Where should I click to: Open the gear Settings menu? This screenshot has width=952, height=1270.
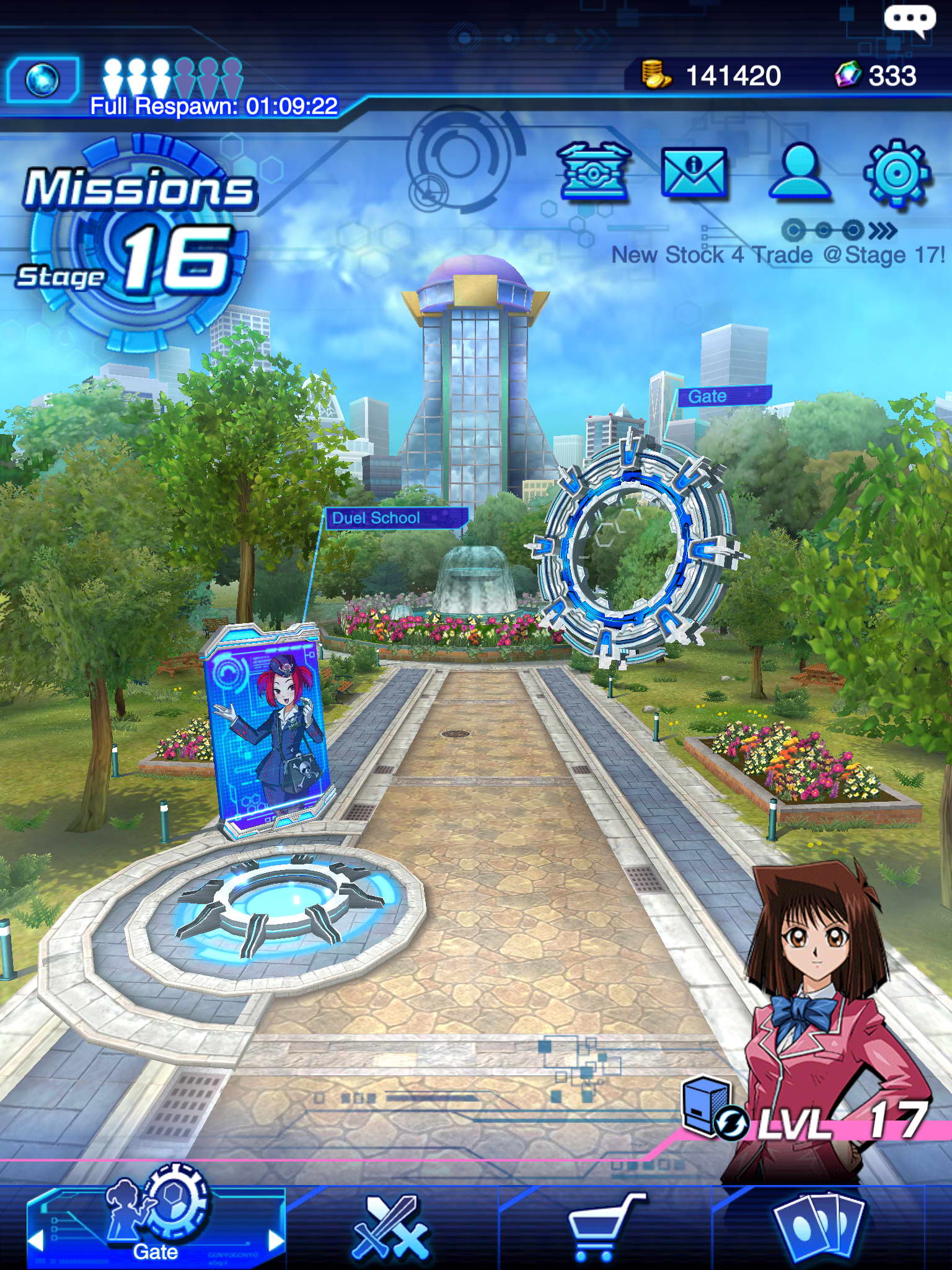tap(897, 173)
